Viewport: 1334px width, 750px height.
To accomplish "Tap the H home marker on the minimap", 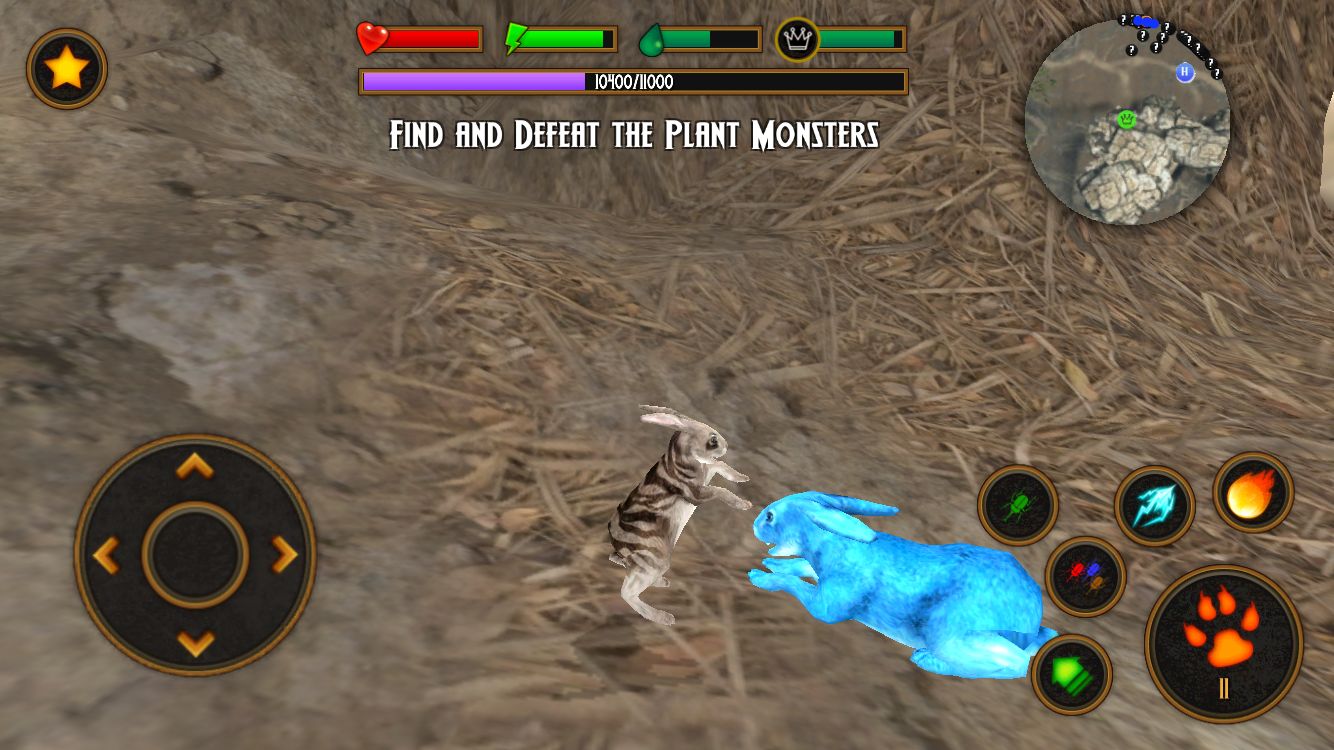I will 1185,72.
